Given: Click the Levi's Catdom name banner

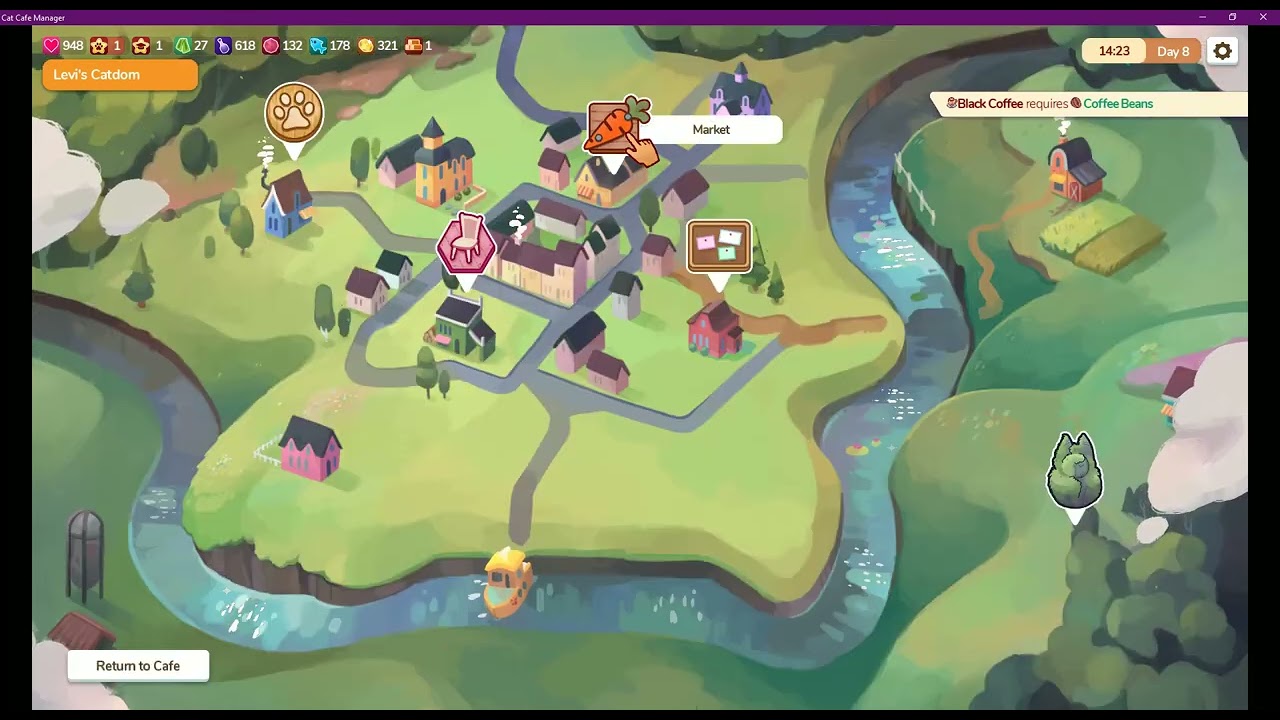Looking at the screenshot, I should [120, 75].
